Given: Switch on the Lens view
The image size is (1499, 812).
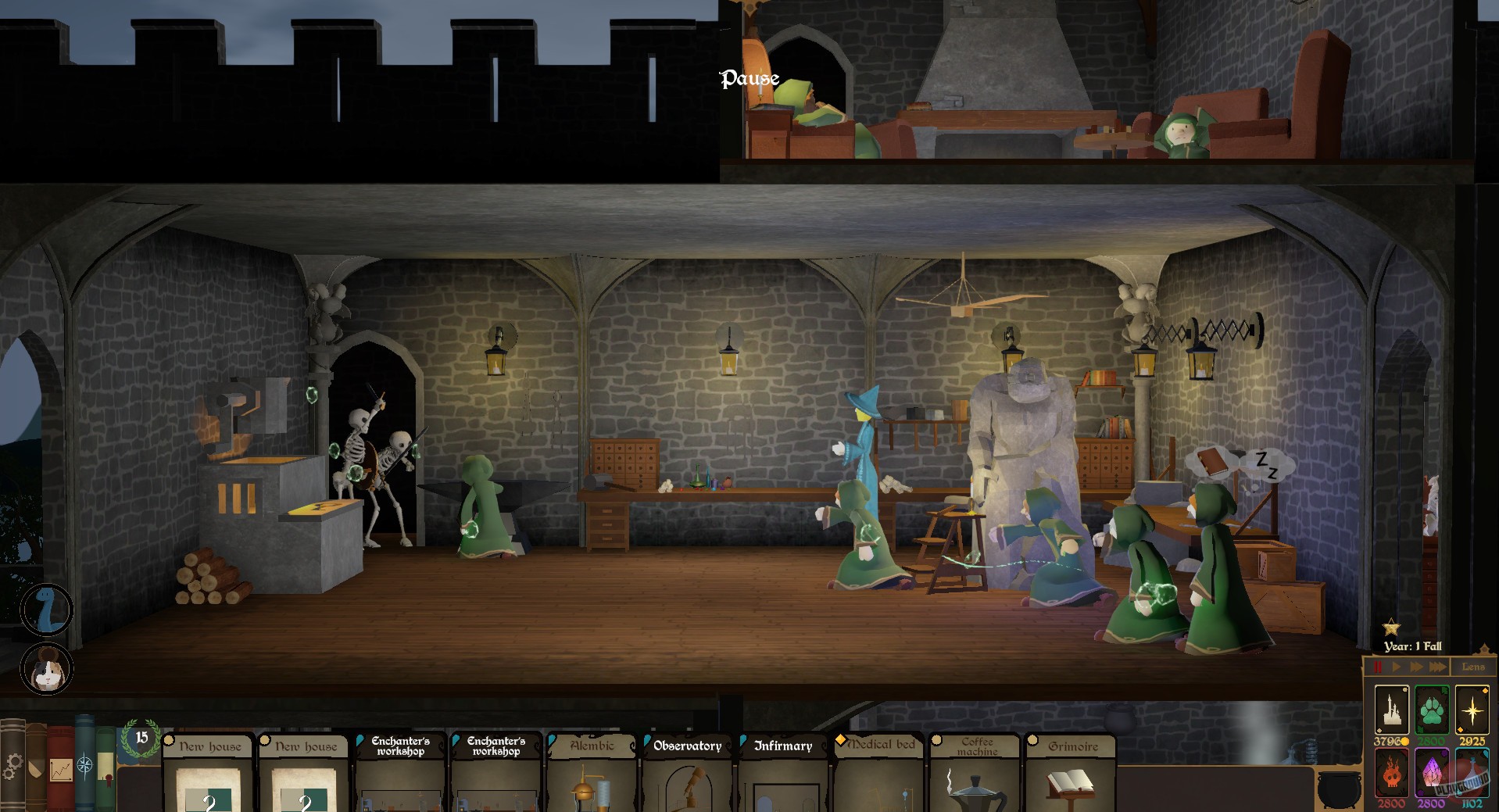Looking at the screenshot, I should pos(1475,667).
